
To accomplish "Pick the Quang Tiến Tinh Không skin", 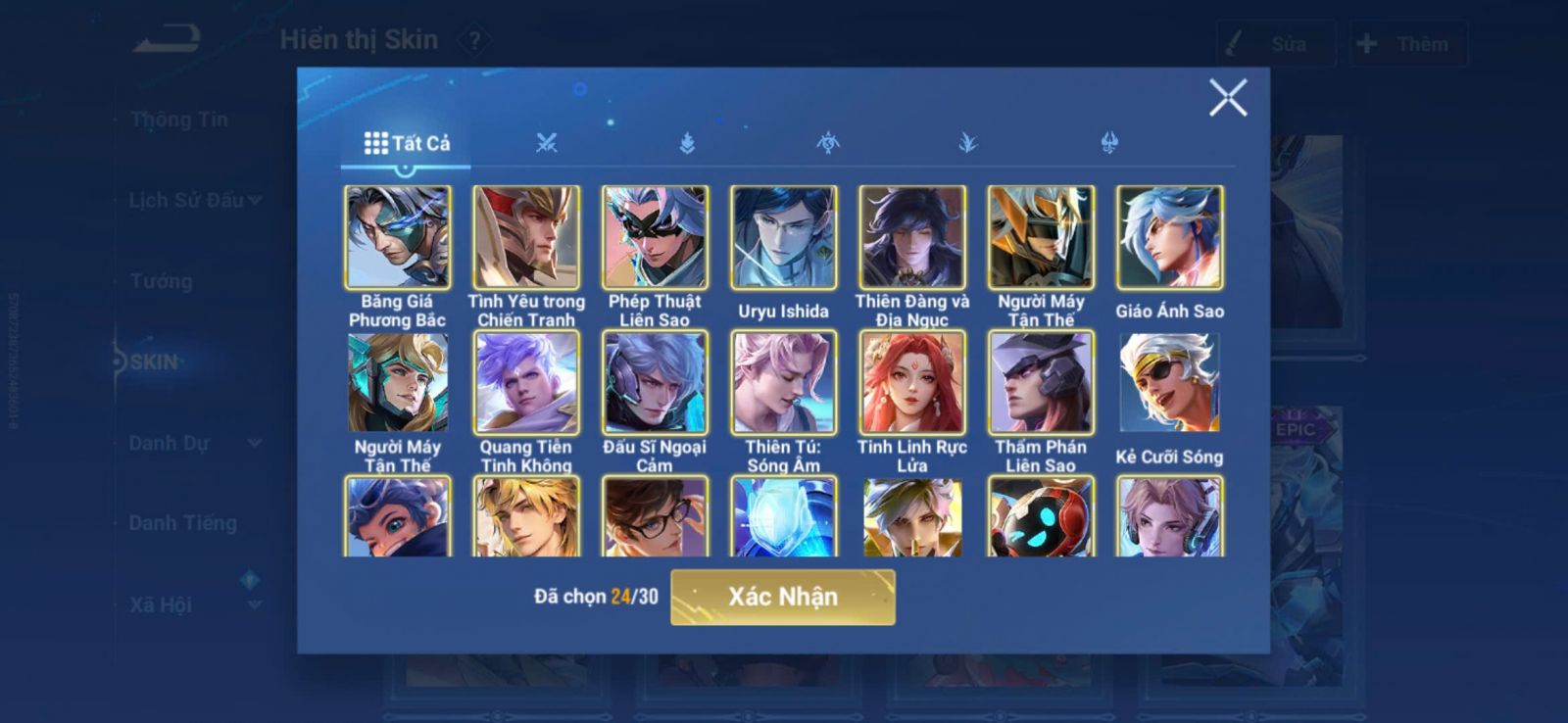I will coord(526,383).
